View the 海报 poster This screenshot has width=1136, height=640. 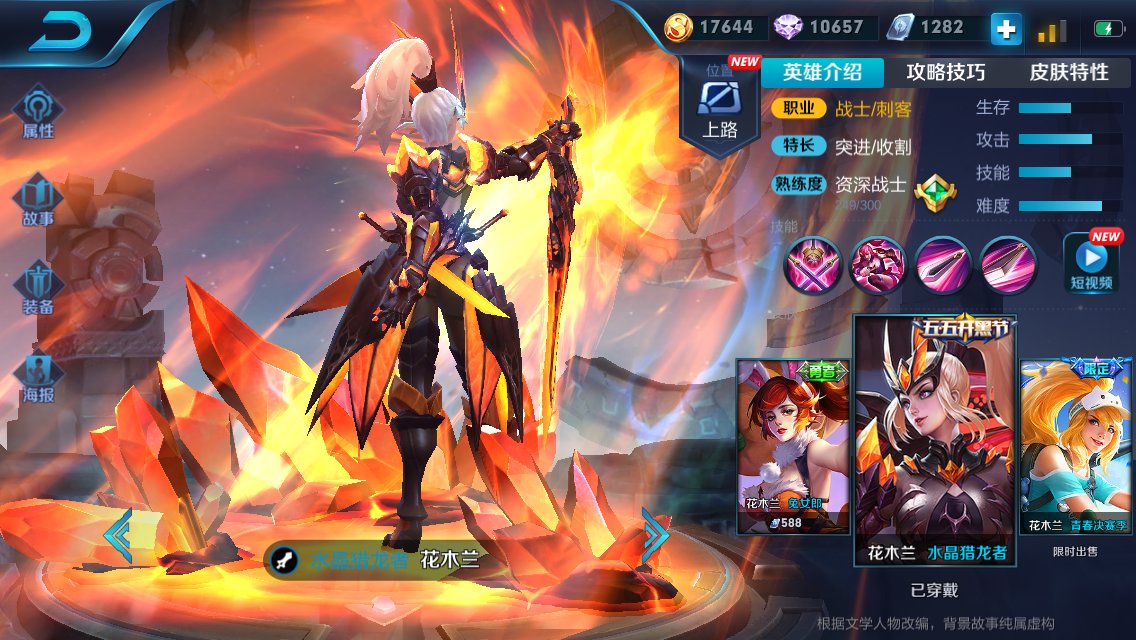[38, 375]
